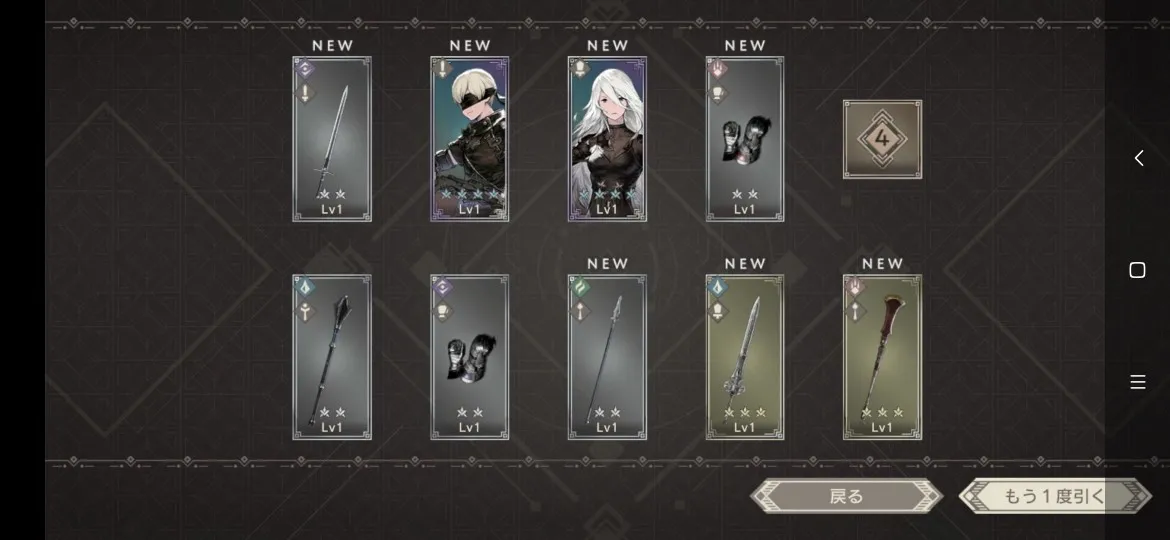1170x540 pixels.
Task: Select the gauntlets card marked NEW
Action: pyautogui.click(x=745, y=139)
